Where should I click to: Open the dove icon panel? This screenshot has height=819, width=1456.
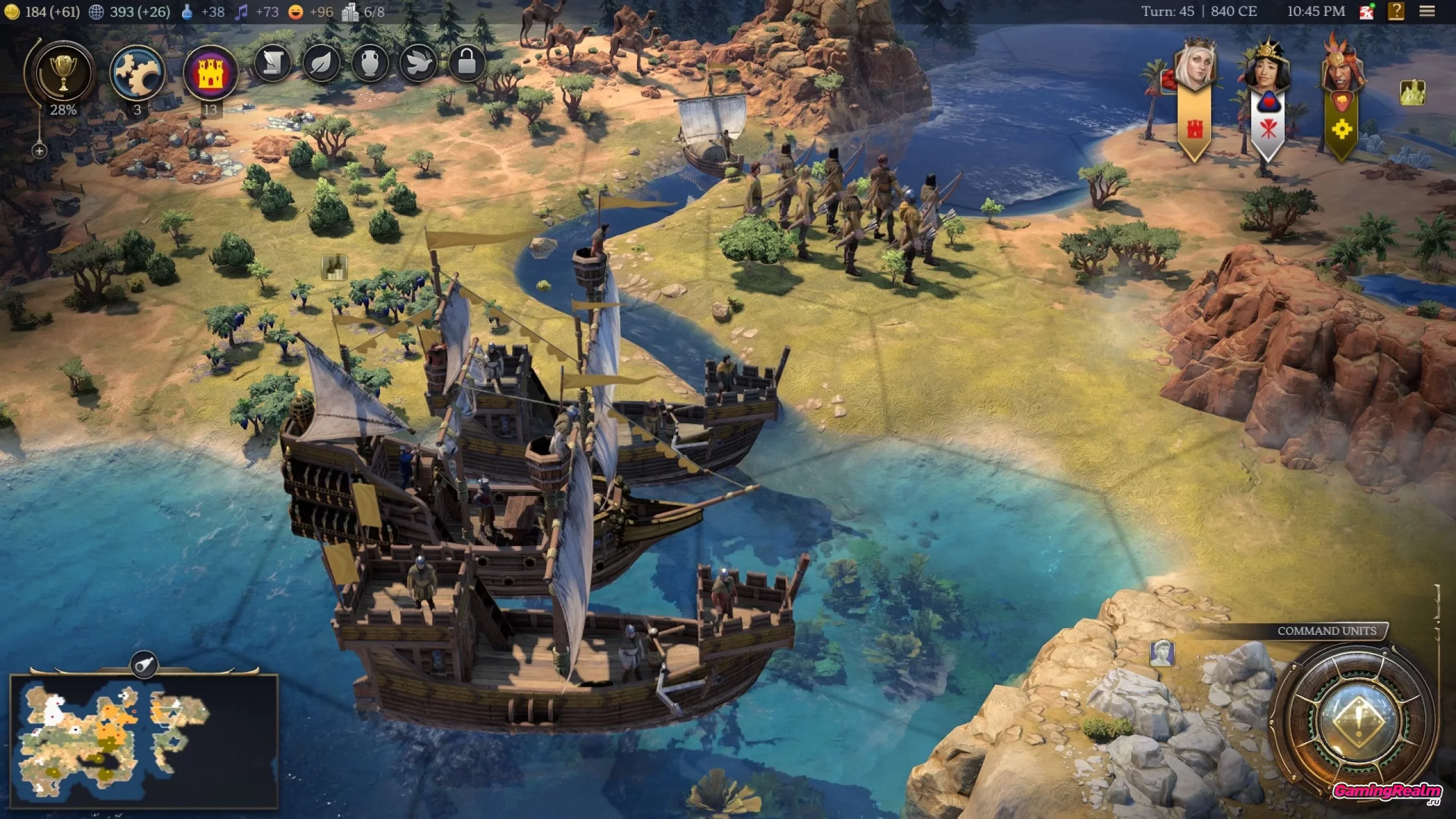419,62
